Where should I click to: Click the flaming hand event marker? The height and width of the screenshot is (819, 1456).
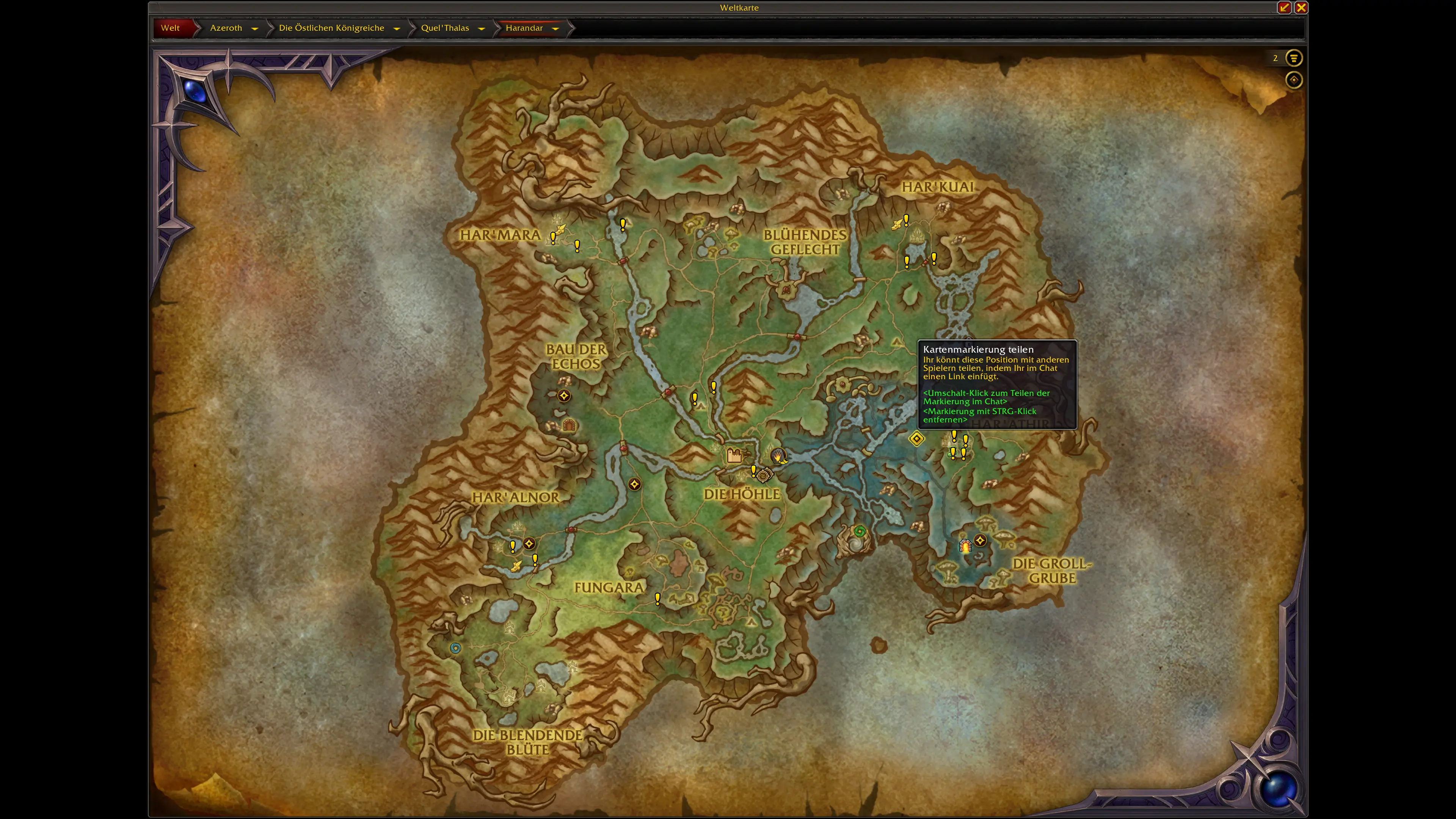point(778,455)
